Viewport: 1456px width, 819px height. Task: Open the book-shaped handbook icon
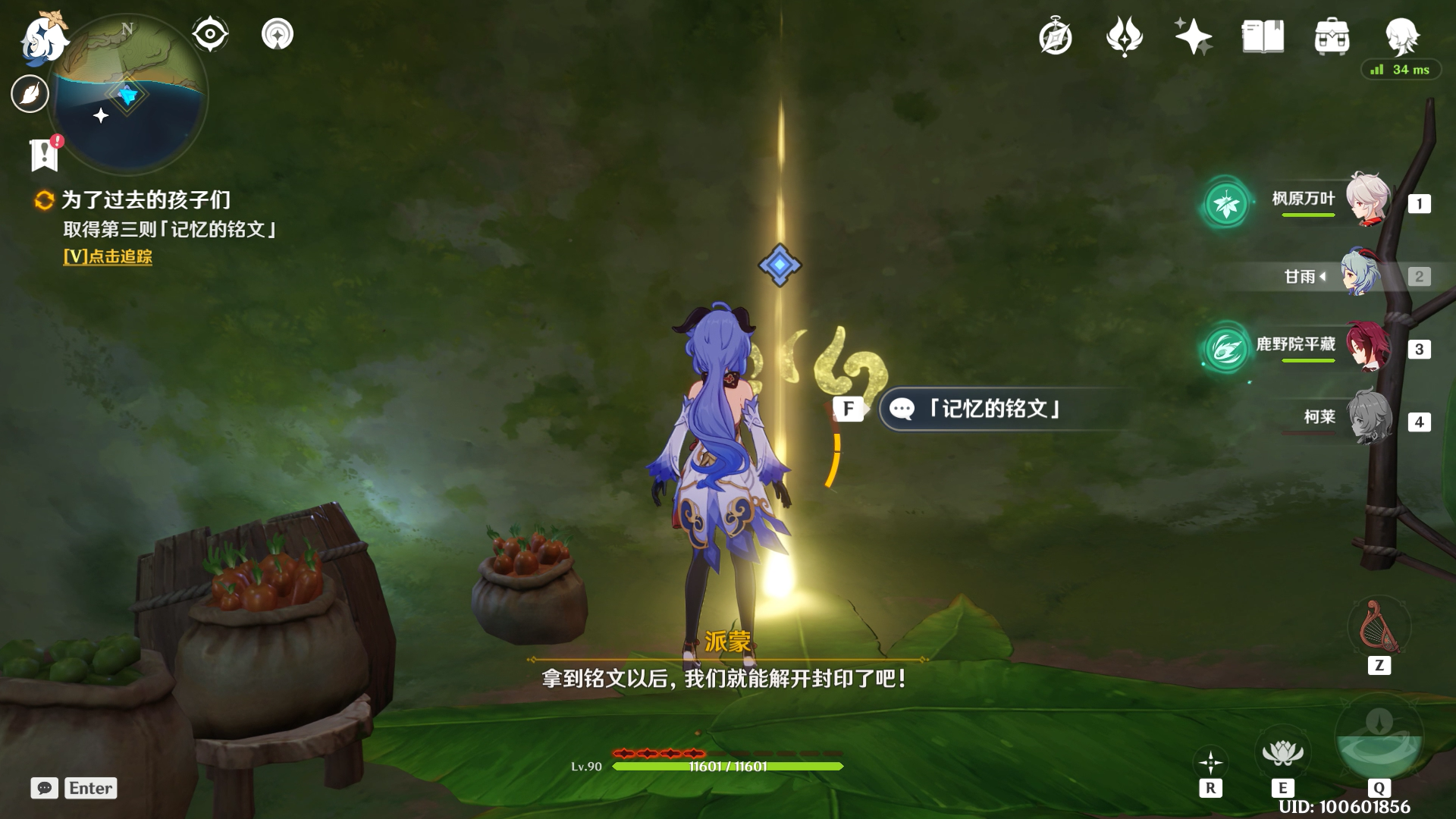[1263, 36]
